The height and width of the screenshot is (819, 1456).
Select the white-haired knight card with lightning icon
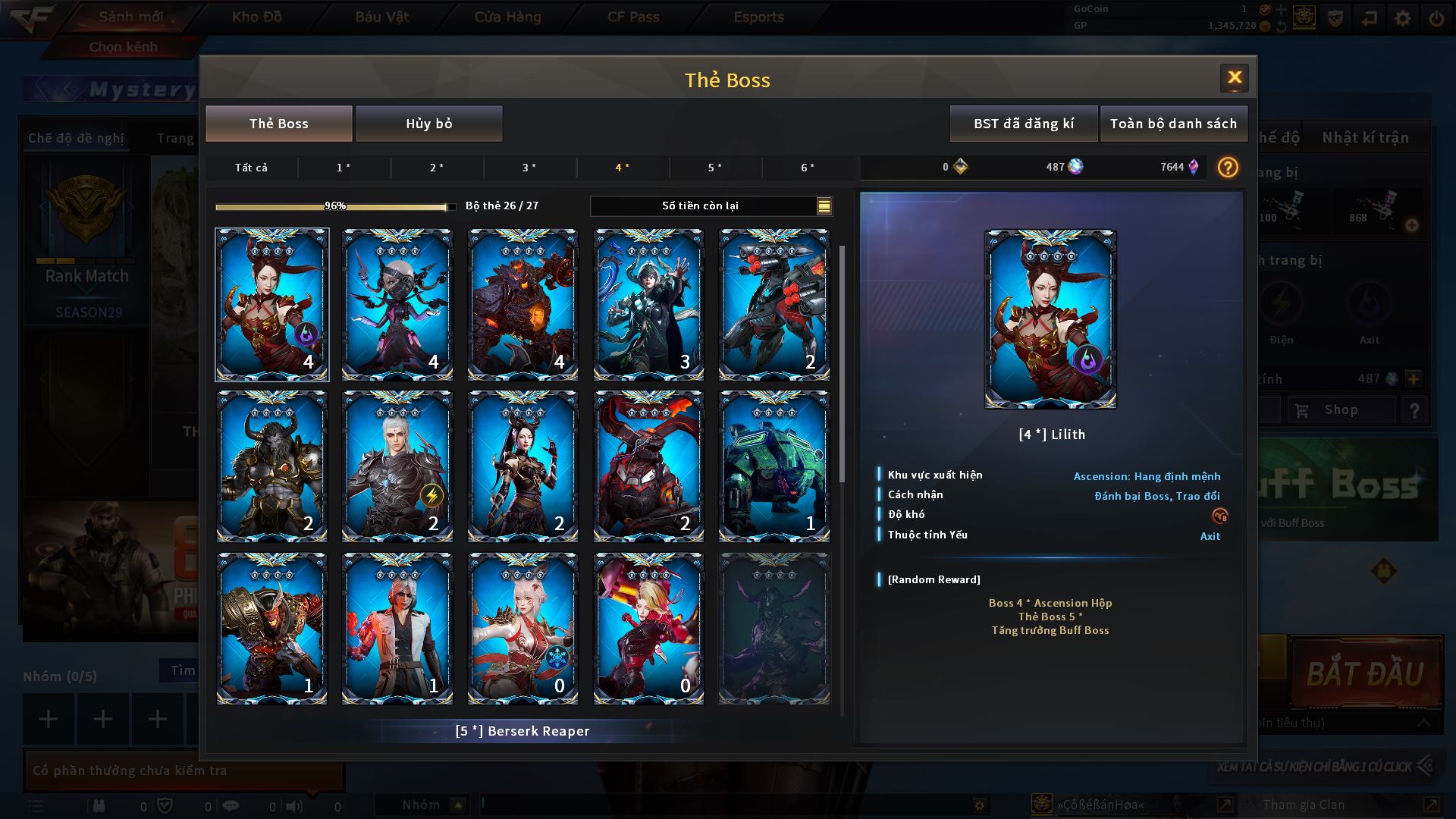(x=397, y=466)
